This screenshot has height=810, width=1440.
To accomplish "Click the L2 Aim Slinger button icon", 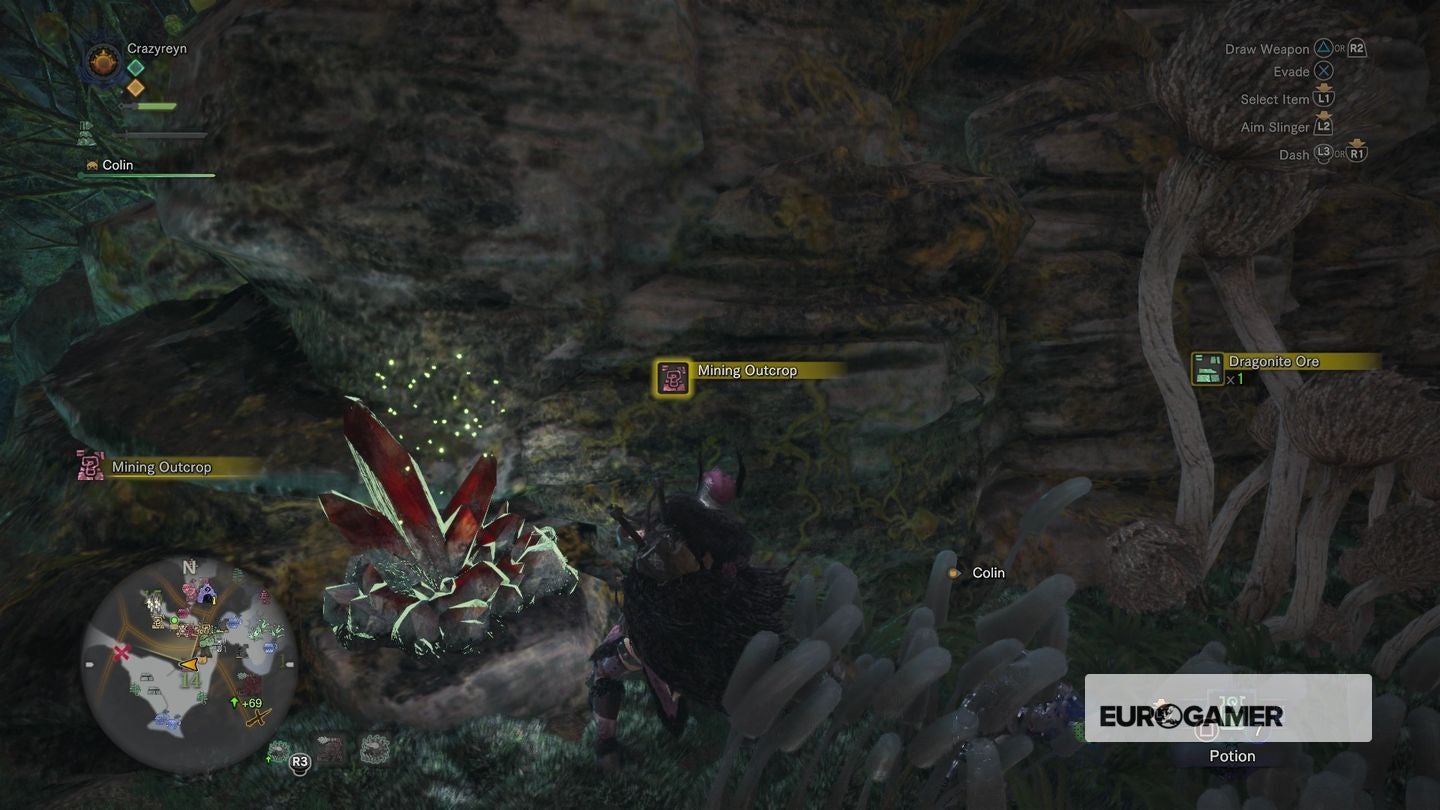I will (1325, 126).
